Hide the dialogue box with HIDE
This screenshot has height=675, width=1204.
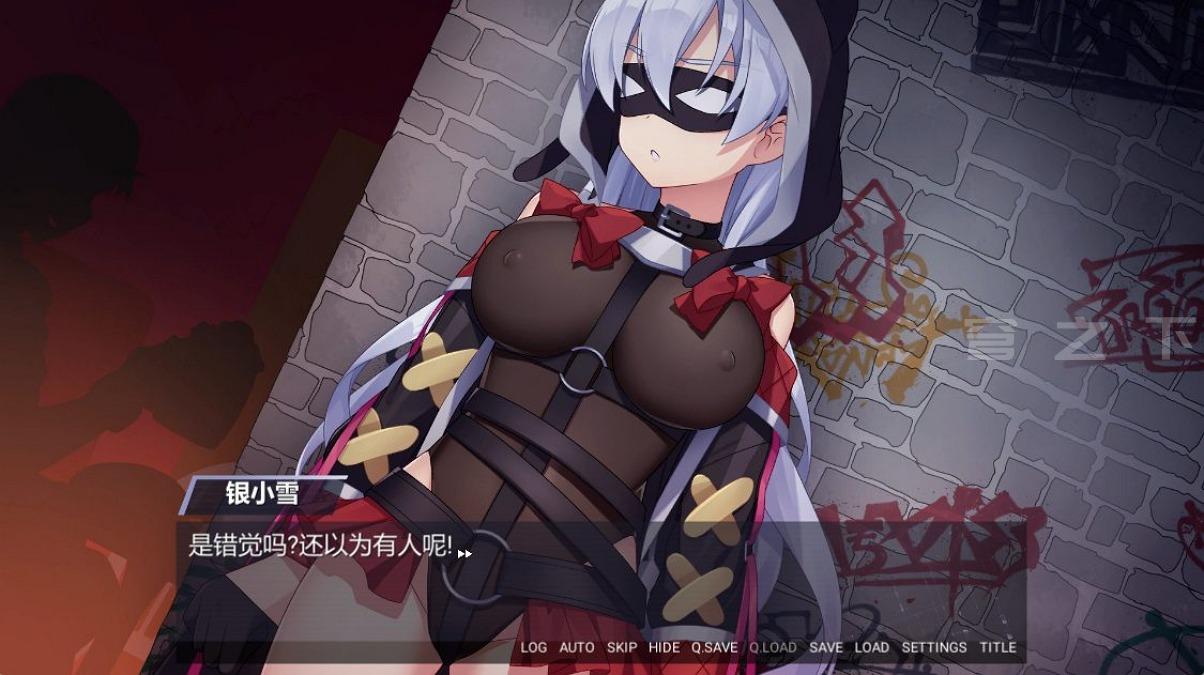pos(664,647)
